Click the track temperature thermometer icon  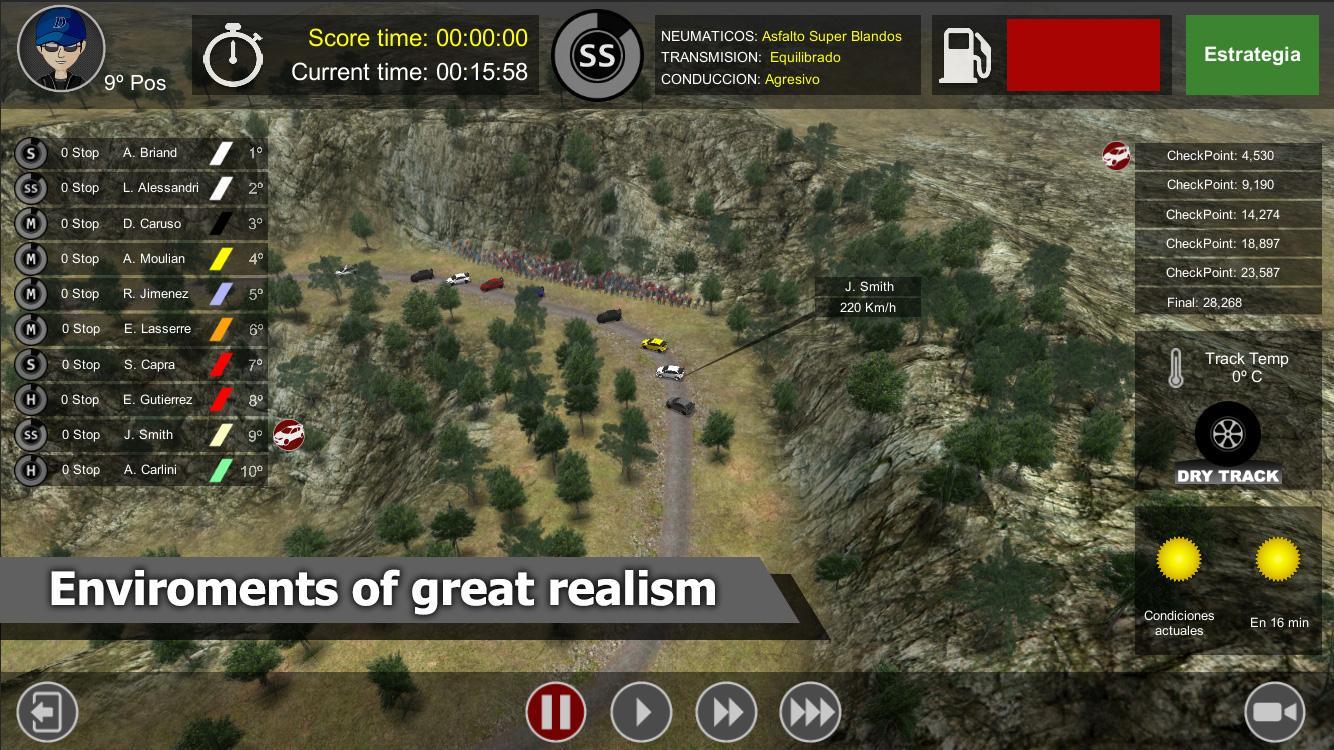[1177, 365]
